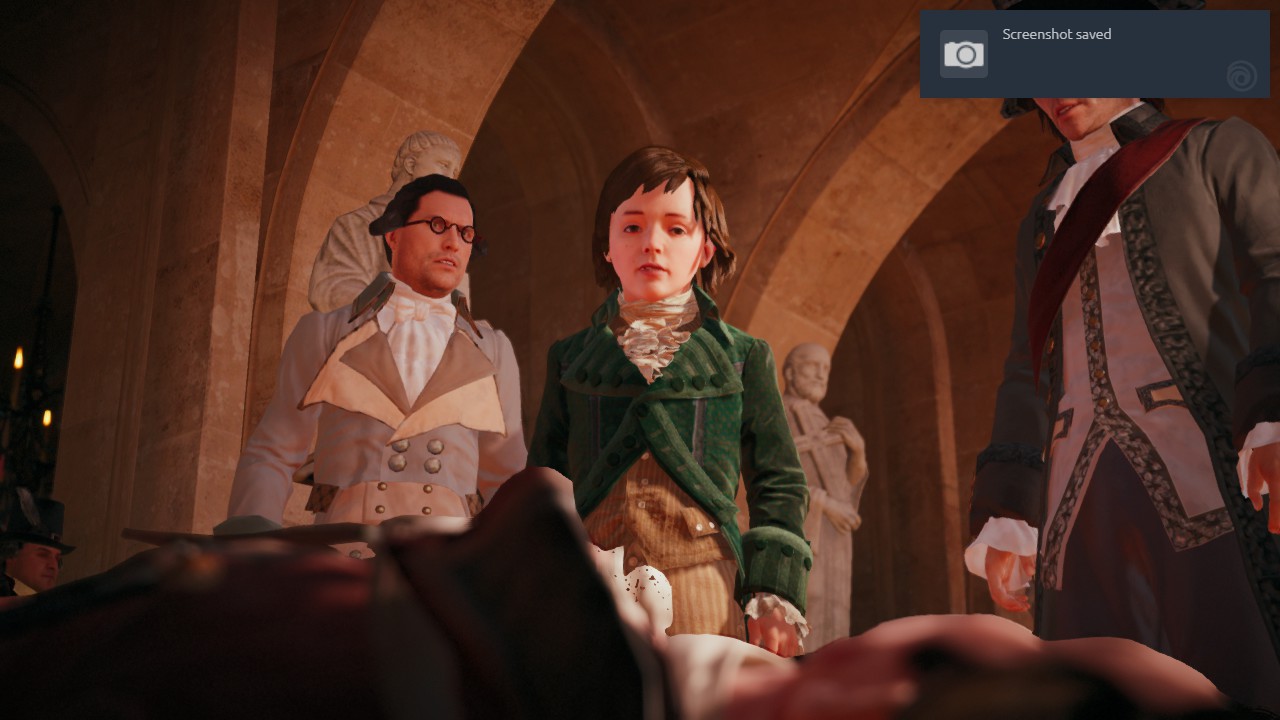Open the saved screenshot from the notification

(1093, 54)
